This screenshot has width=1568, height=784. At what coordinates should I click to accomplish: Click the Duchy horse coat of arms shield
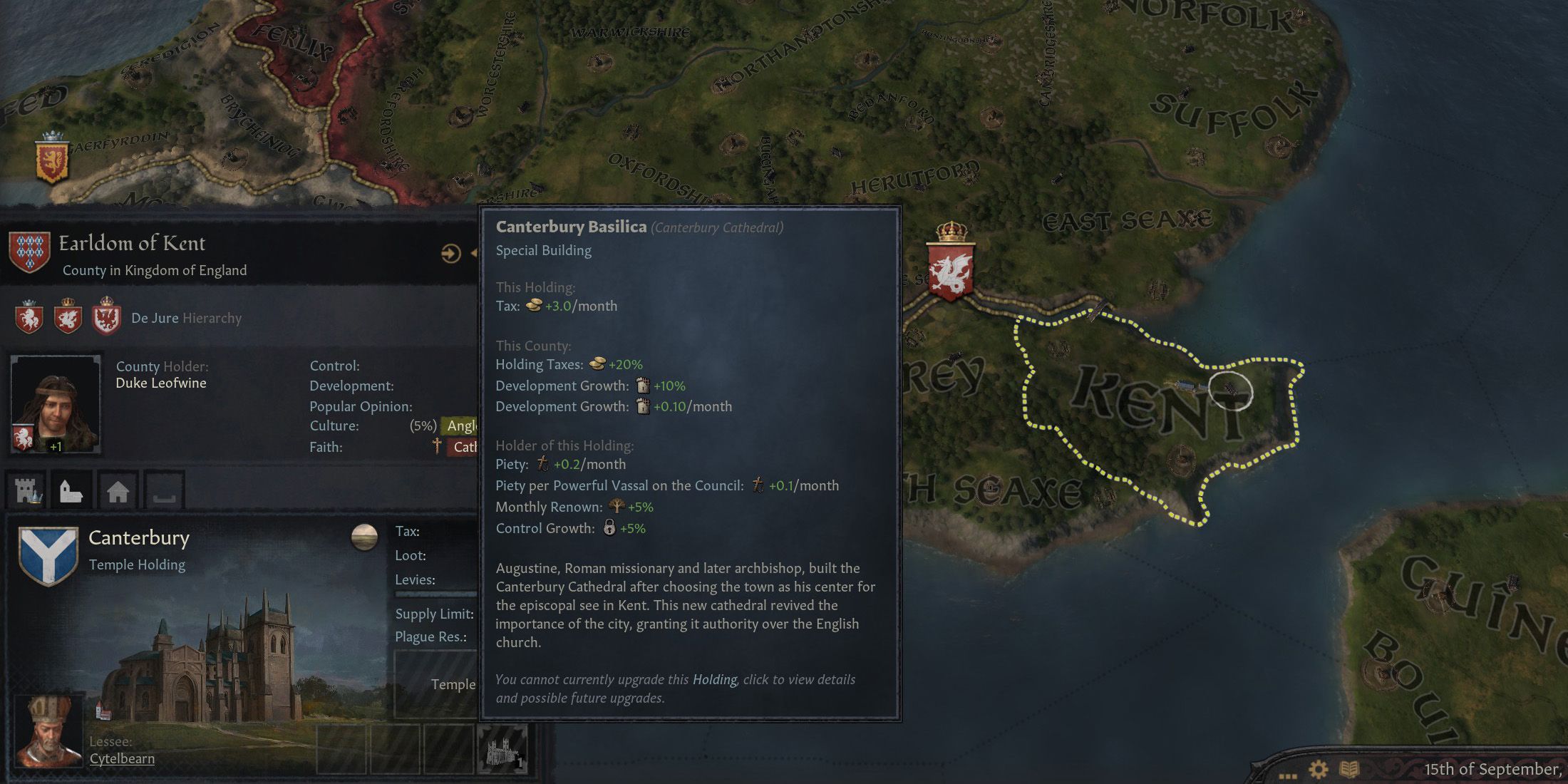click(31, 319)
